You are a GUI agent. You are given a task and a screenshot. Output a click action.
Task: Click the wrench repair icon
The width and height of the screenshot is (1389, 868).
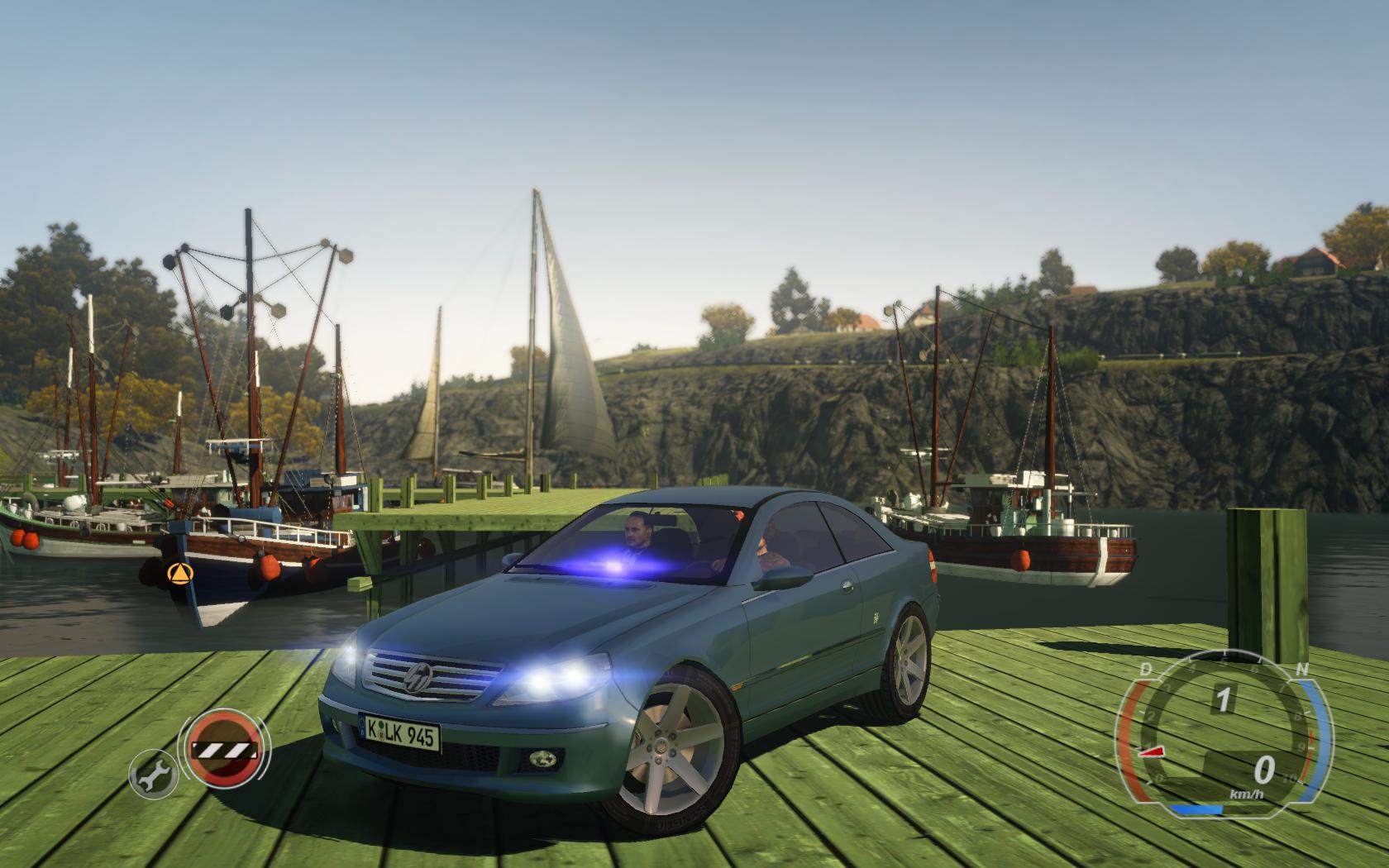coord(151,773)
